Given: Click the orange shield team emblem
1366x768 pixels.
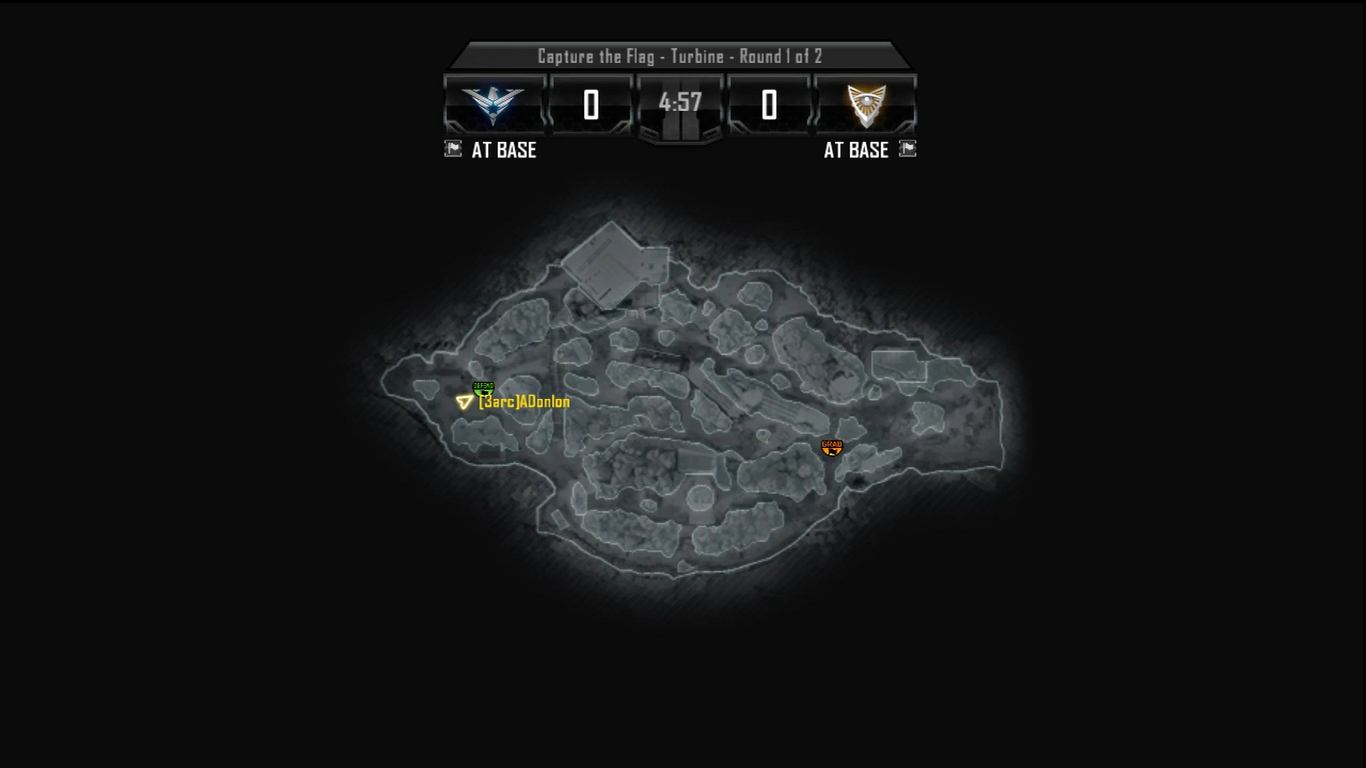Looking at the screenshot, I should 867,104.
